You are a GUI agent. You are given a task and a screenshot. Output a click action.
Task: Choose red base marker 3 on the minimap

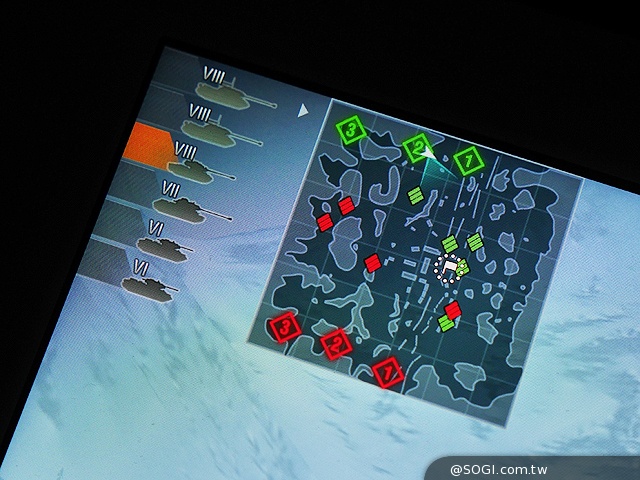point(285,326)
